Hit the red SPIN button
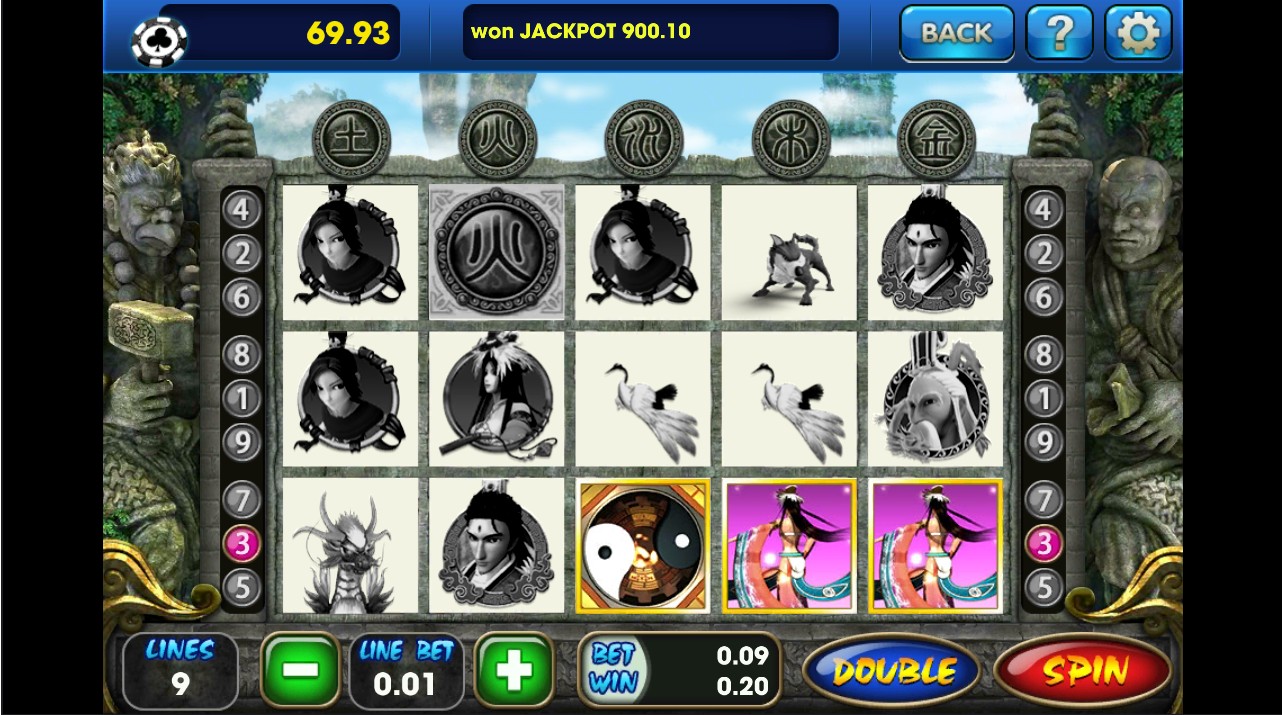 pyautogui.click(x=1082, y=671)
